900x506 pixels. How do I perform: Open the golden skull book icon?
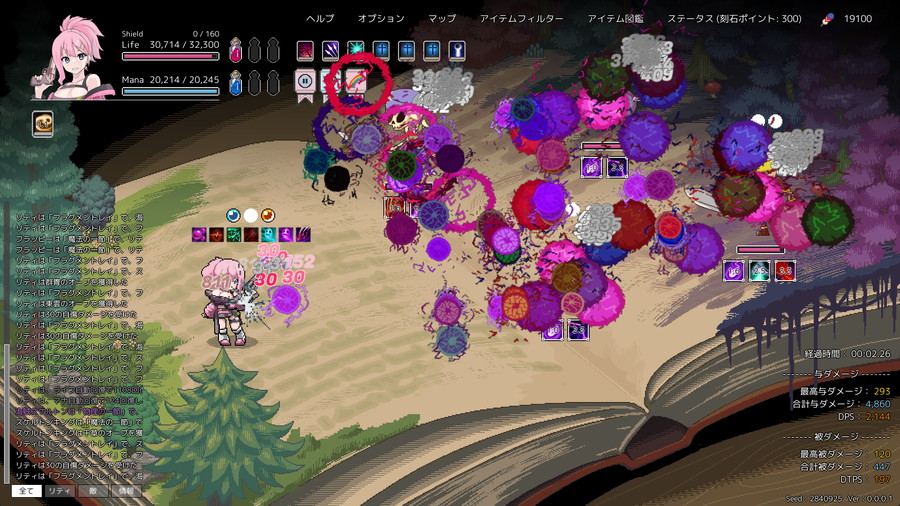coord(43,124)
